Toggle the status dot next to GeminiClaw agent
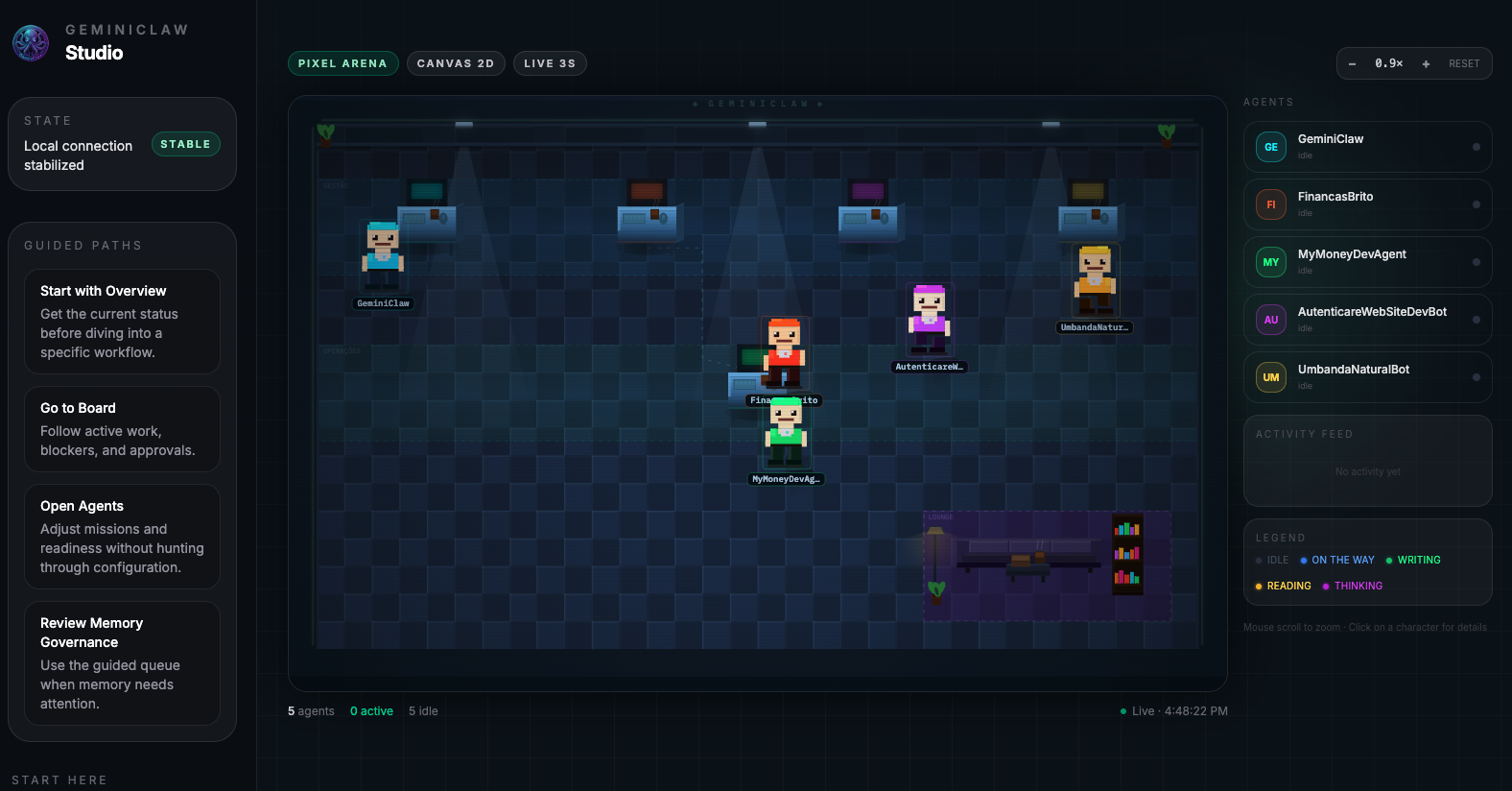Screen dimensions: 1512x791 [x=1475, y=147]
